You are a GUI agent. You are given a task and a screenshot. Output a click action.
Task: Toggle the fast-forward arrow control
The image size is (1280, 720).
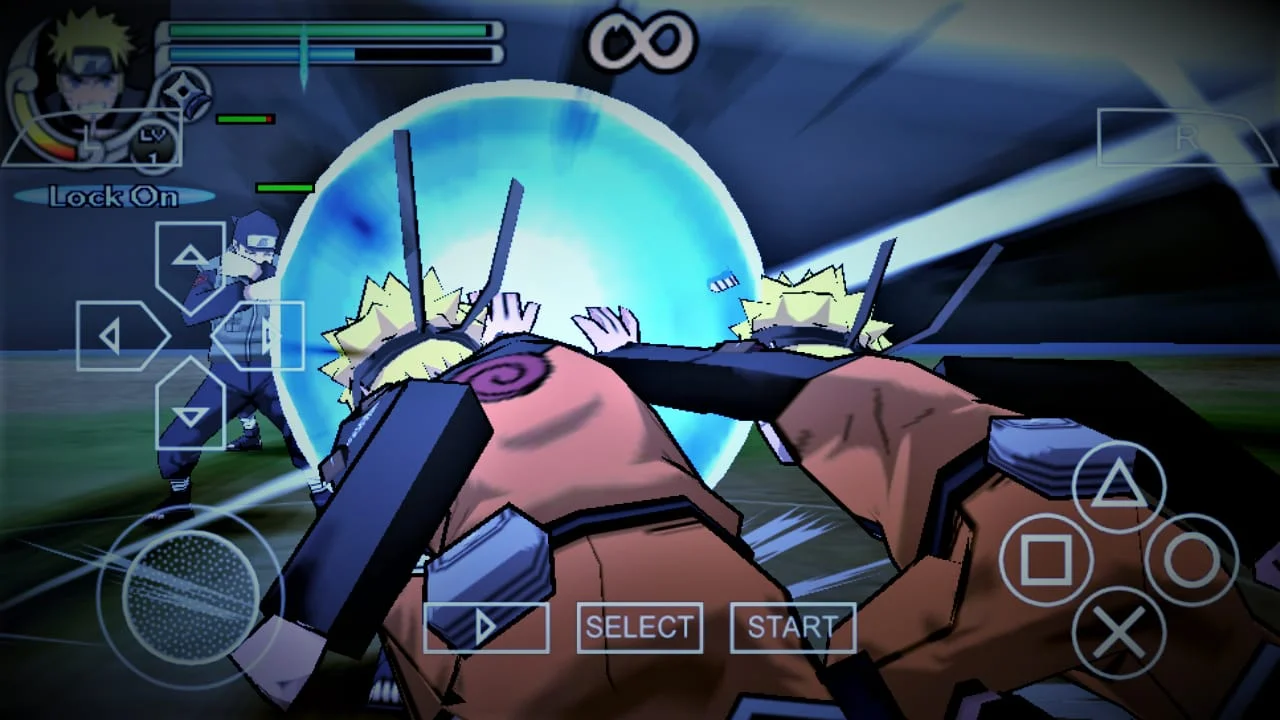tap(486, 627)
